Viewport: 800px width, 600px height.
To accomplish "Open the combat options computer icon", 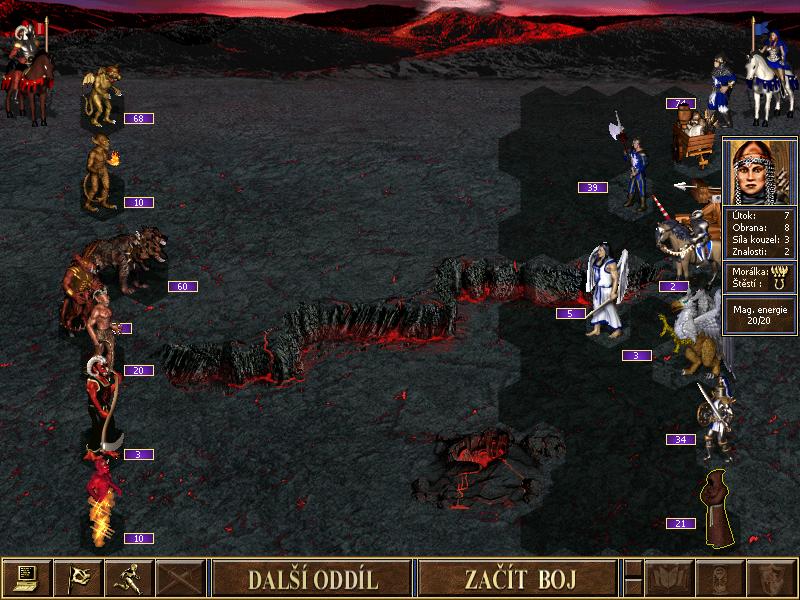I will [x=27, y=578].
